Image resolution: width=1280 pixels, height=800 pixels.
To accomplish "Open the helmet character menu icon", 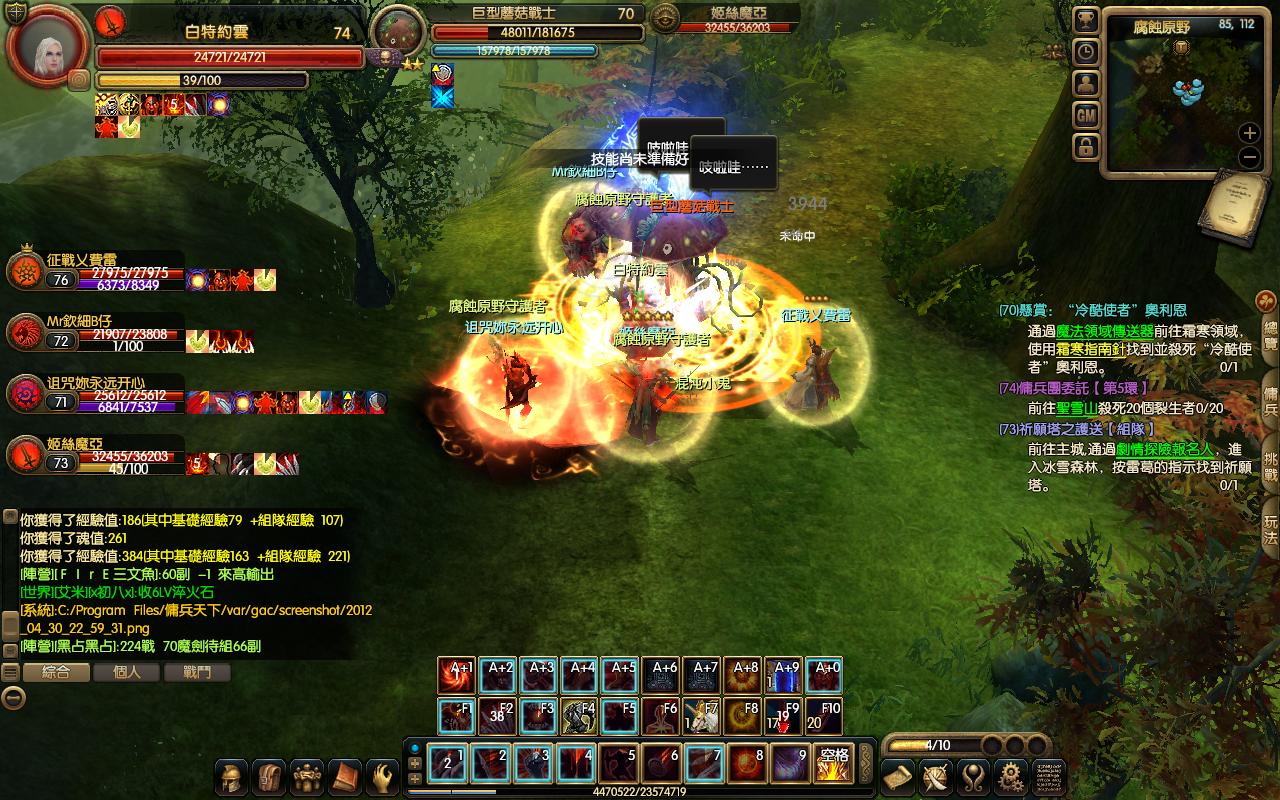I will [x=233, y=777].
